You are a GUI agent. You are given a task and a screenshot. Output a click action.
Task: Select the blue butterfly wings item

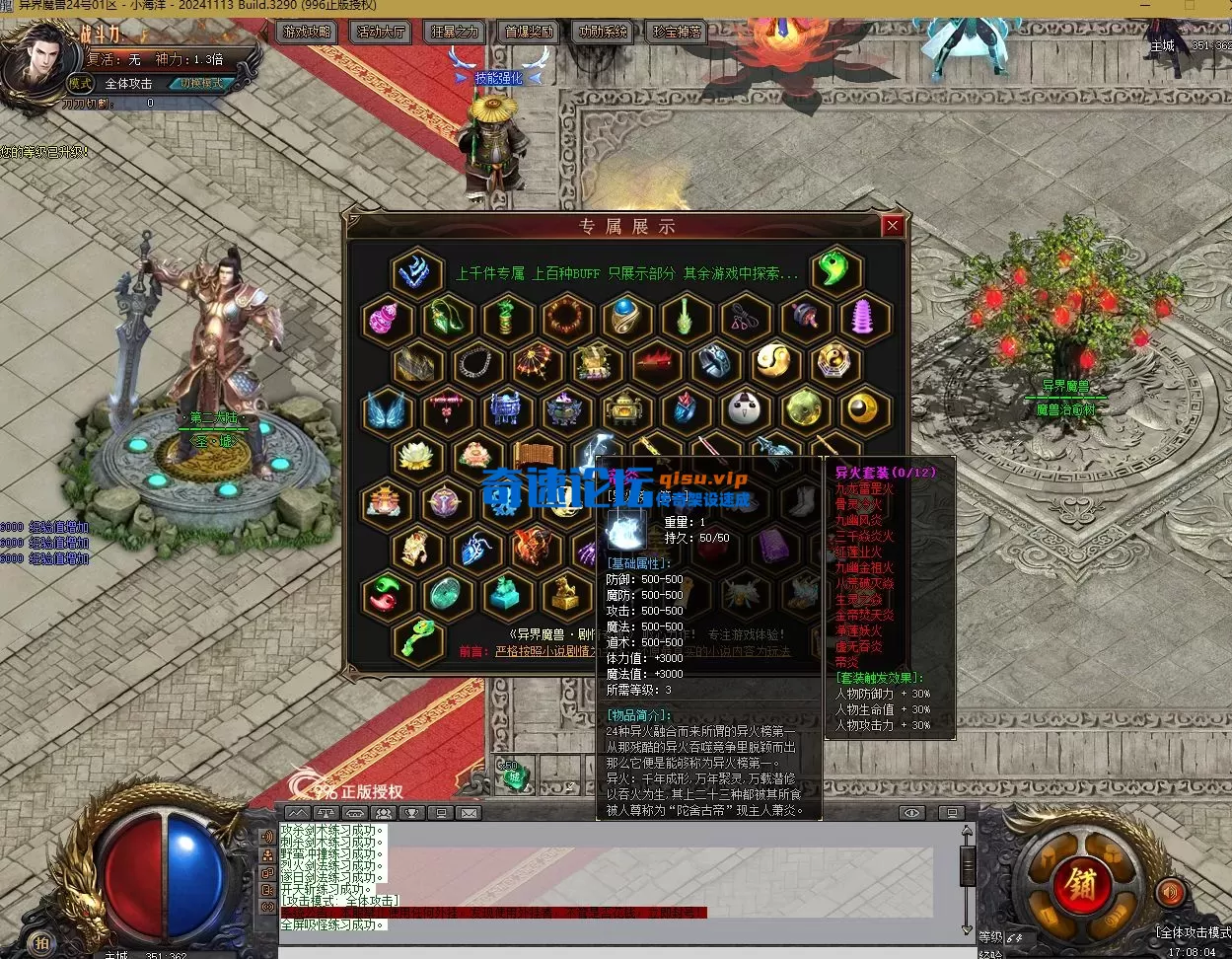click(x=387, y=410)
